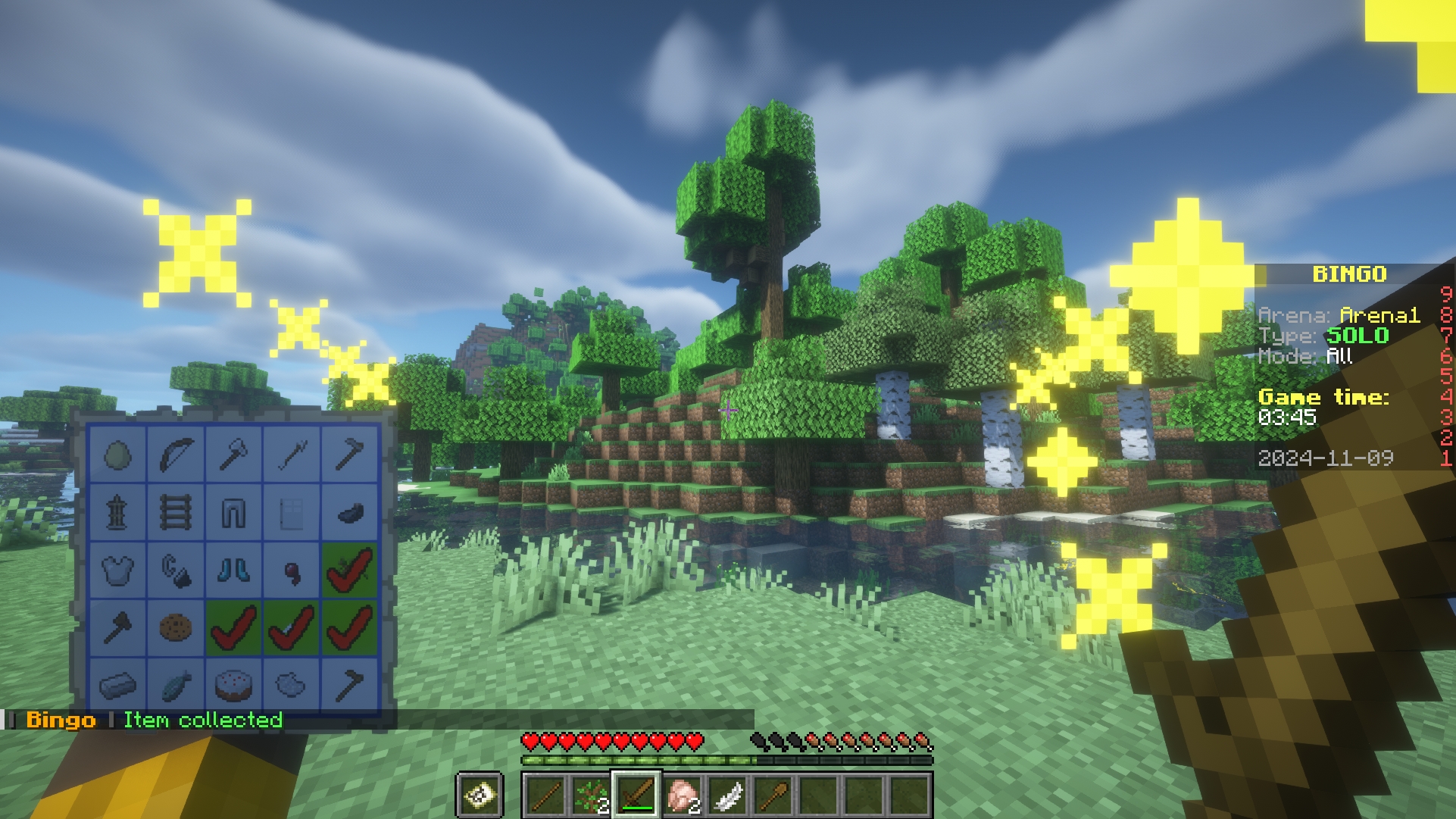Image resolution: width=1456 pixels, height=819 pixels.
Task: Click the fish tile on the bingo card
Action: pos(176,685)
